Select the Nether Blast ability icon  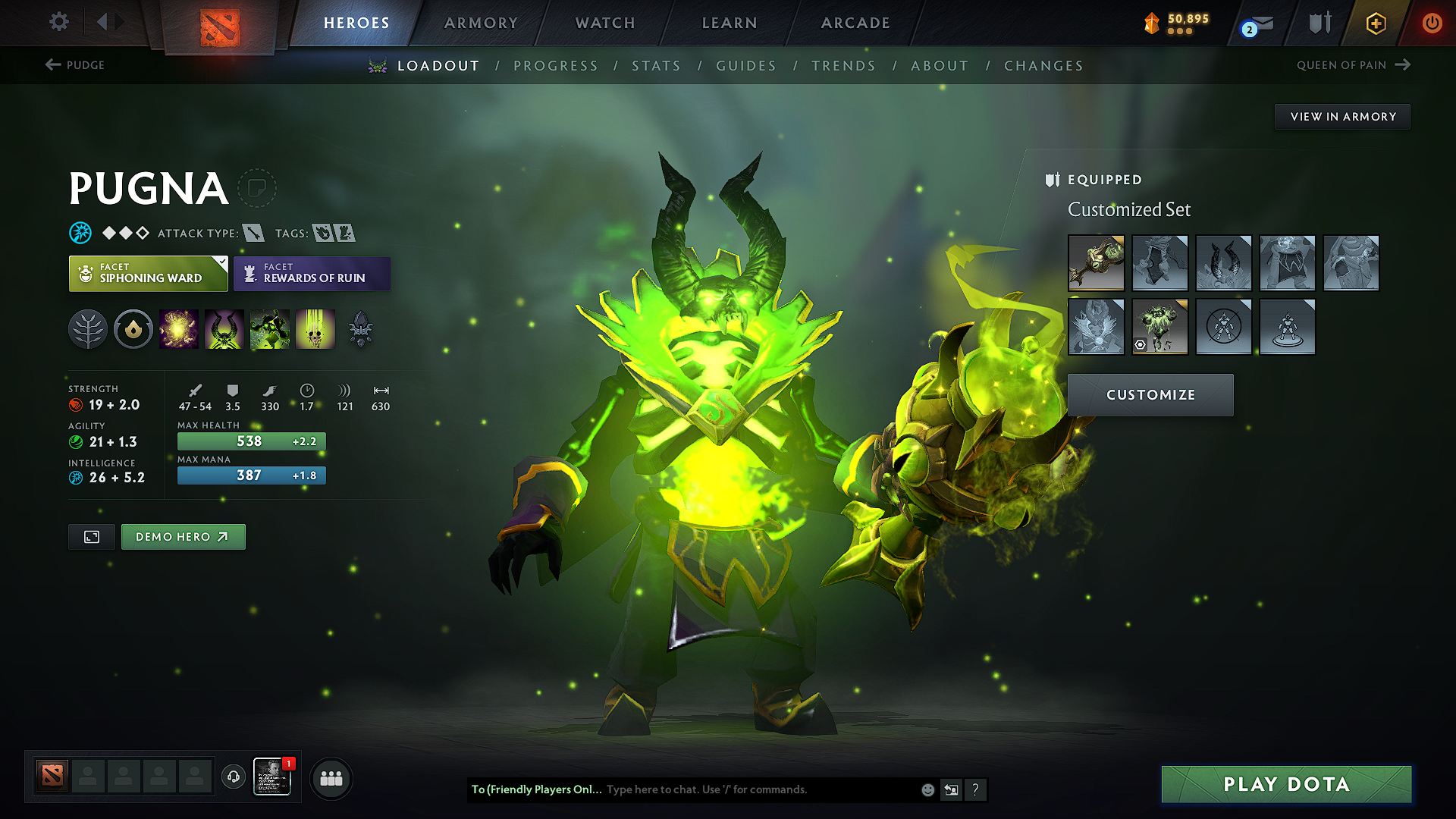(x=179, y=329)
